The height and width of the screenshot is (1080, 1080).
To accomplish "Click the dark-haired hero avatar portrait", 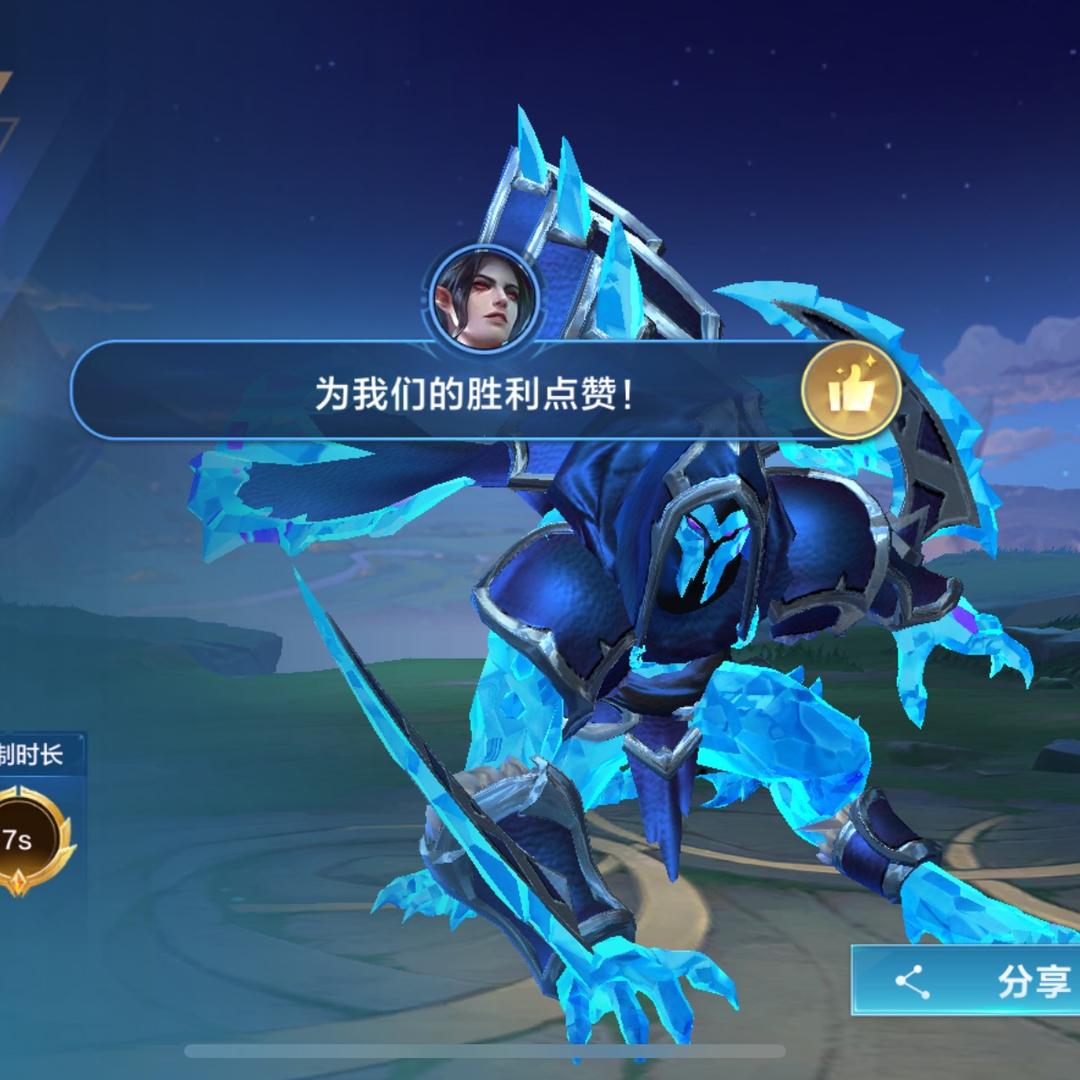I will pyautogui.click(x=484, y=297).
